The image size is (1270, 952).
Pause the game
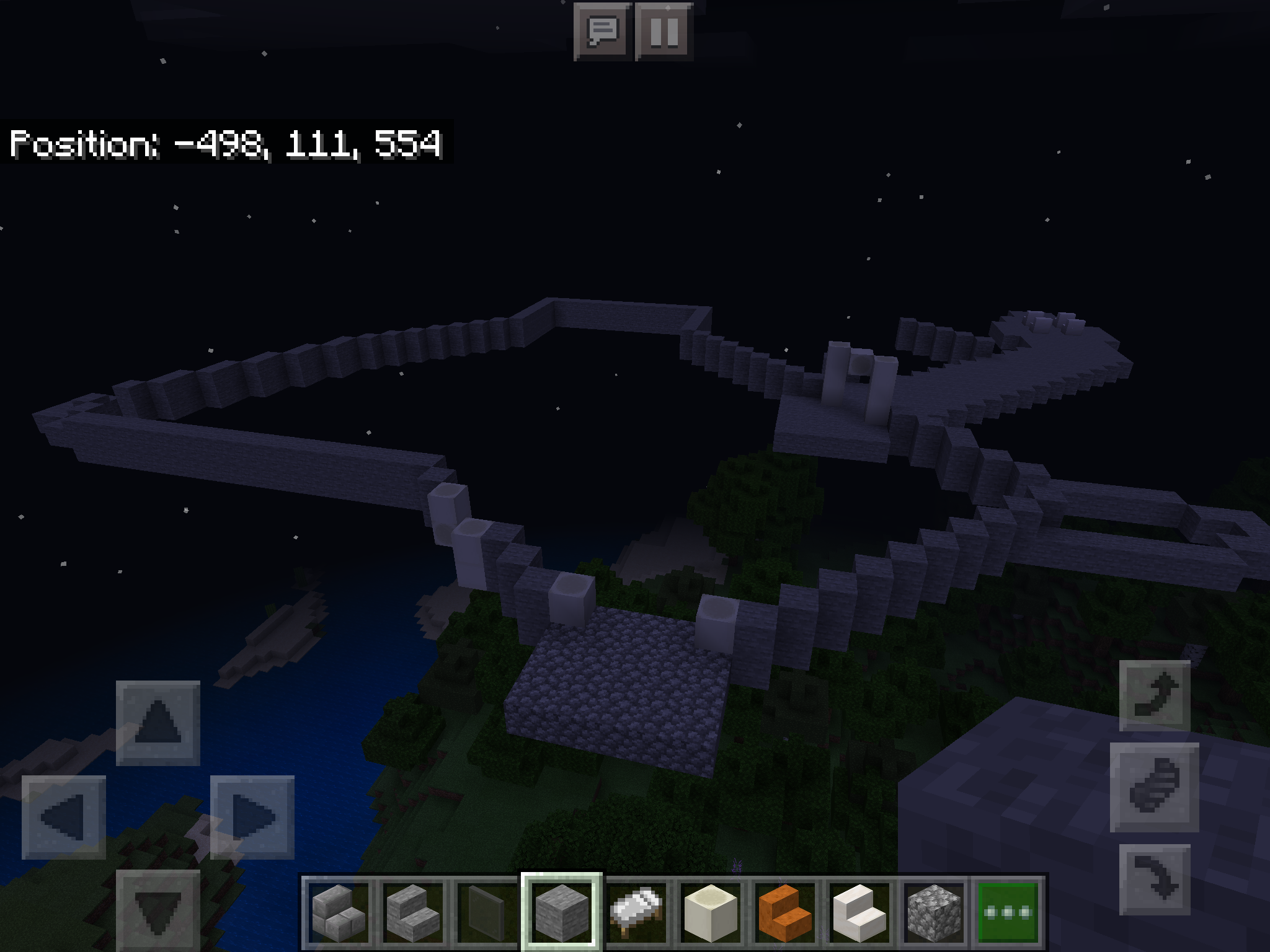(x=664, y=31)
